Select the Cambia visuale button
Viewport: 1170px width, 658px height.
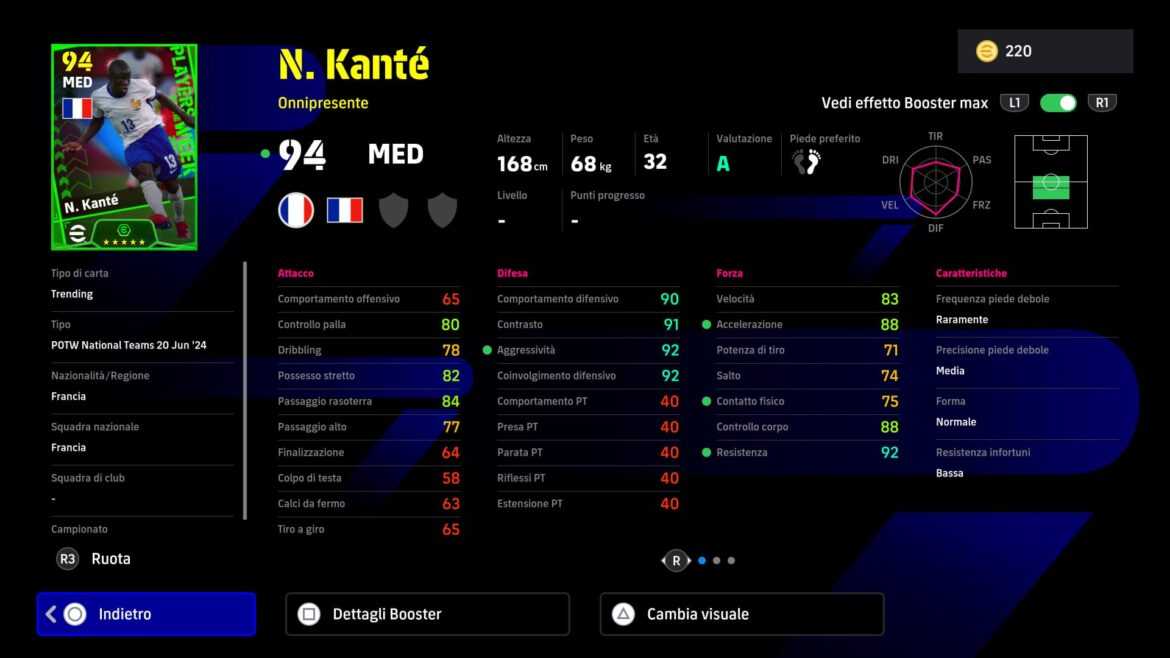tap(741, 614)
